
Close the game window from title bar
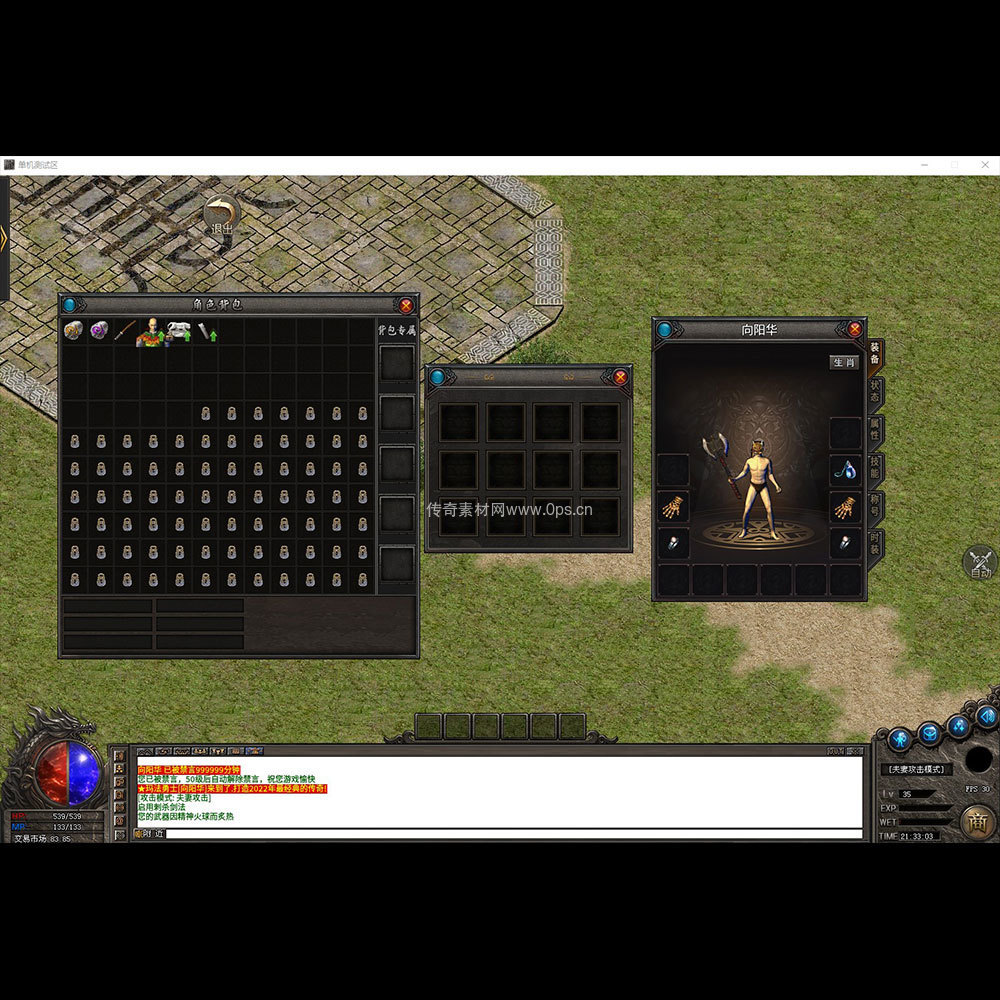983,164
